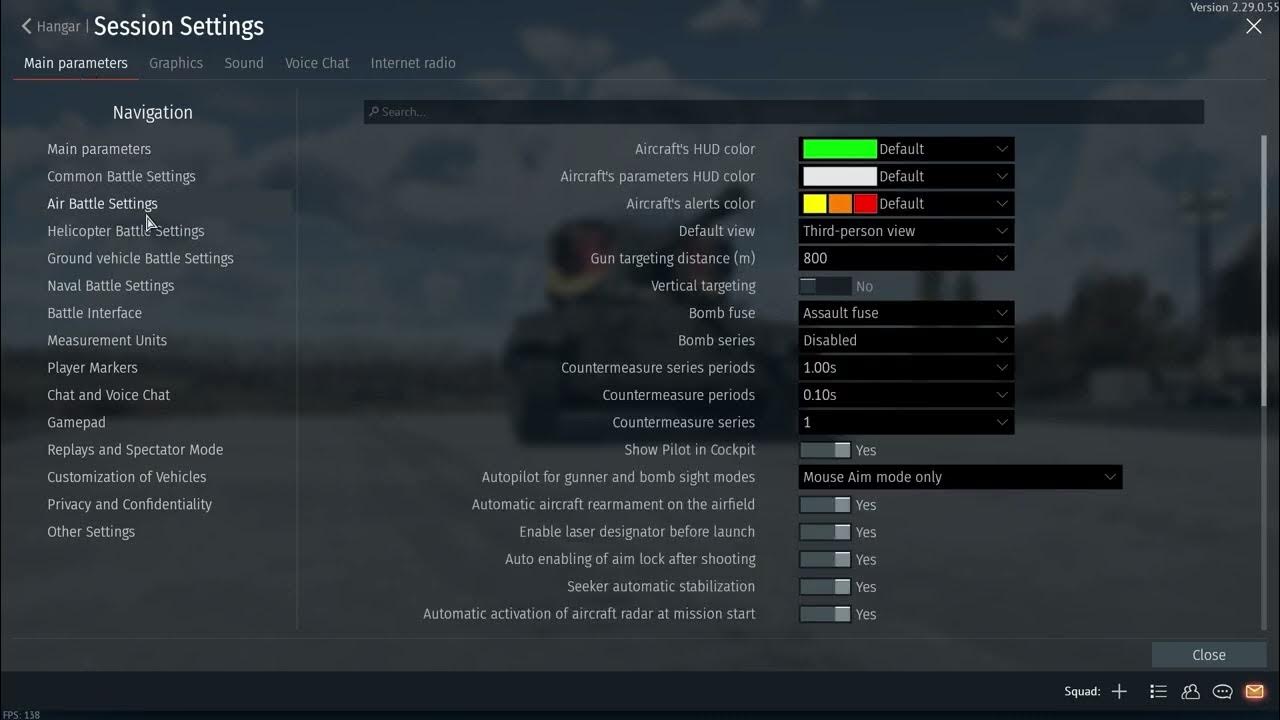Switch to the Graphics tab
The image size is (1280, 720).
176,62
